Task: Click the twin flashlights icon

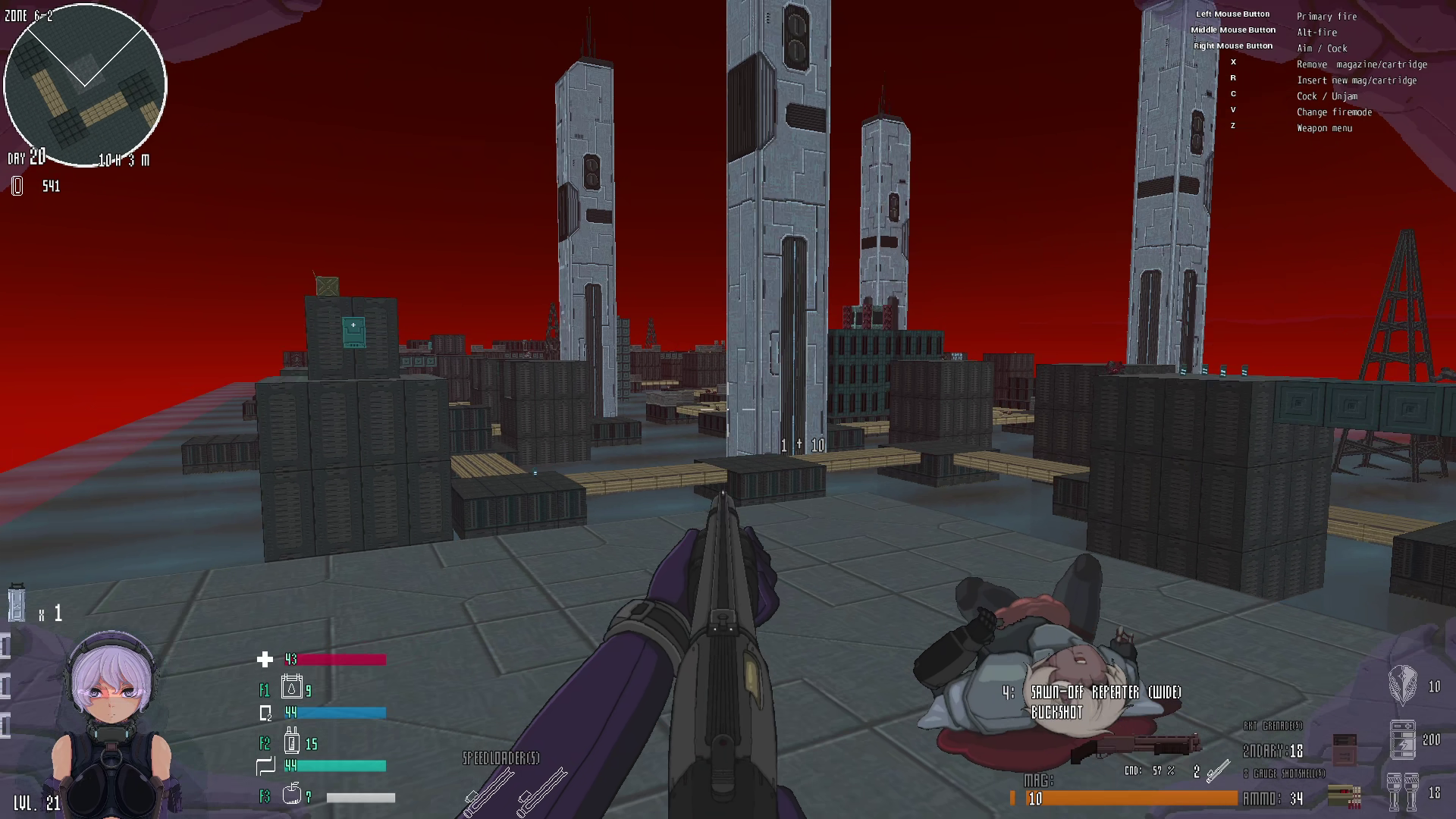Action: (1402, 792)
